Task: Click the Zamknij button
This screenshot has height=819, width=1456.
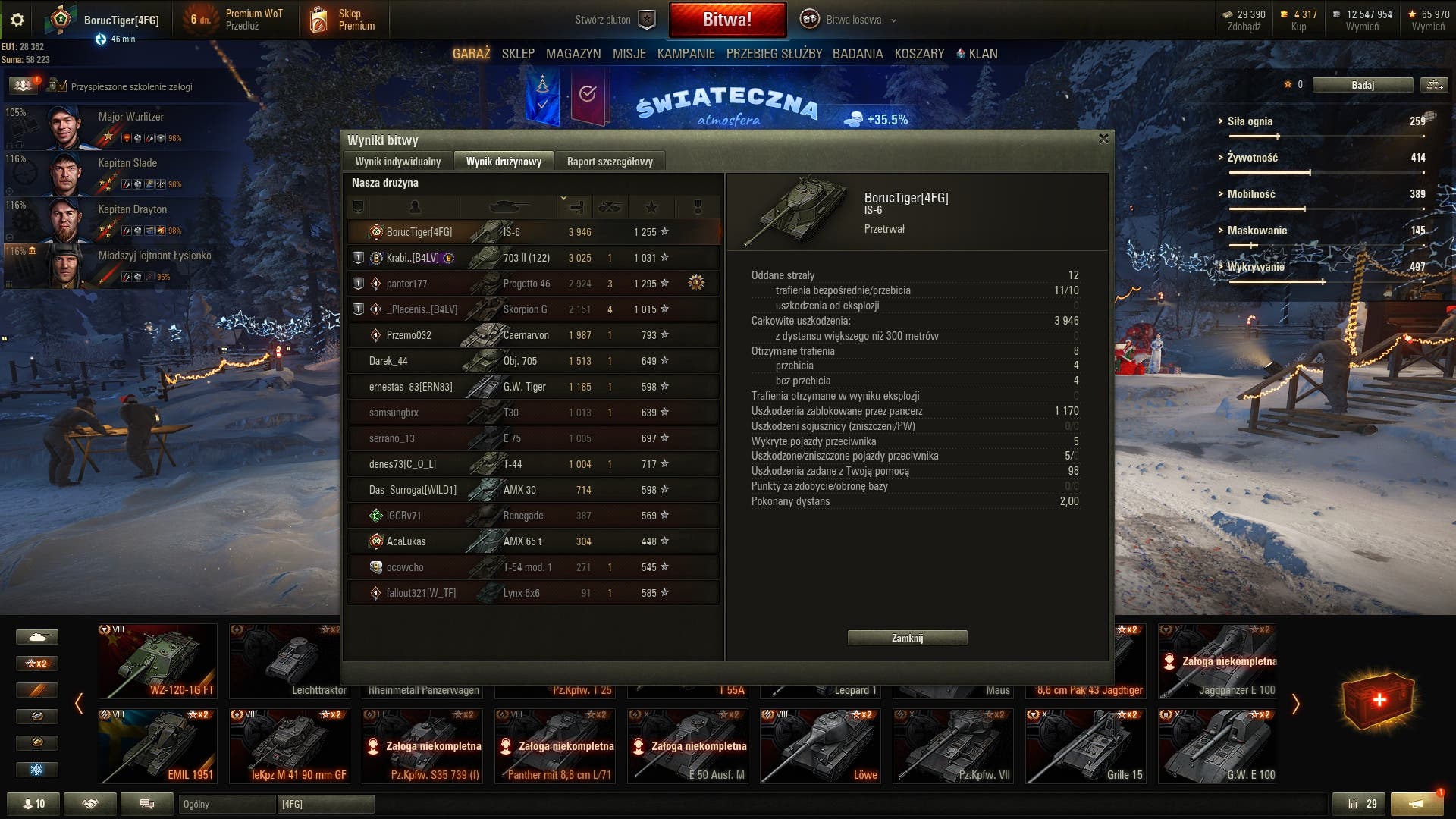Action: tap(907, 638)
